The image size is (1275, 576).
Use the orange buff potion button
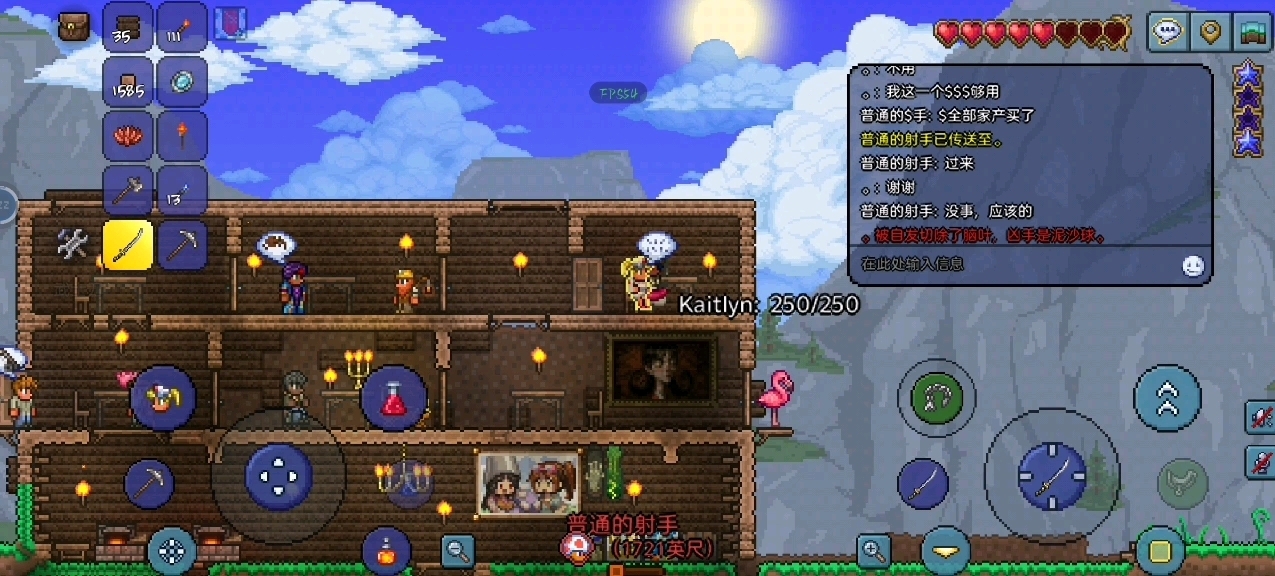click(x=386, y=549)
